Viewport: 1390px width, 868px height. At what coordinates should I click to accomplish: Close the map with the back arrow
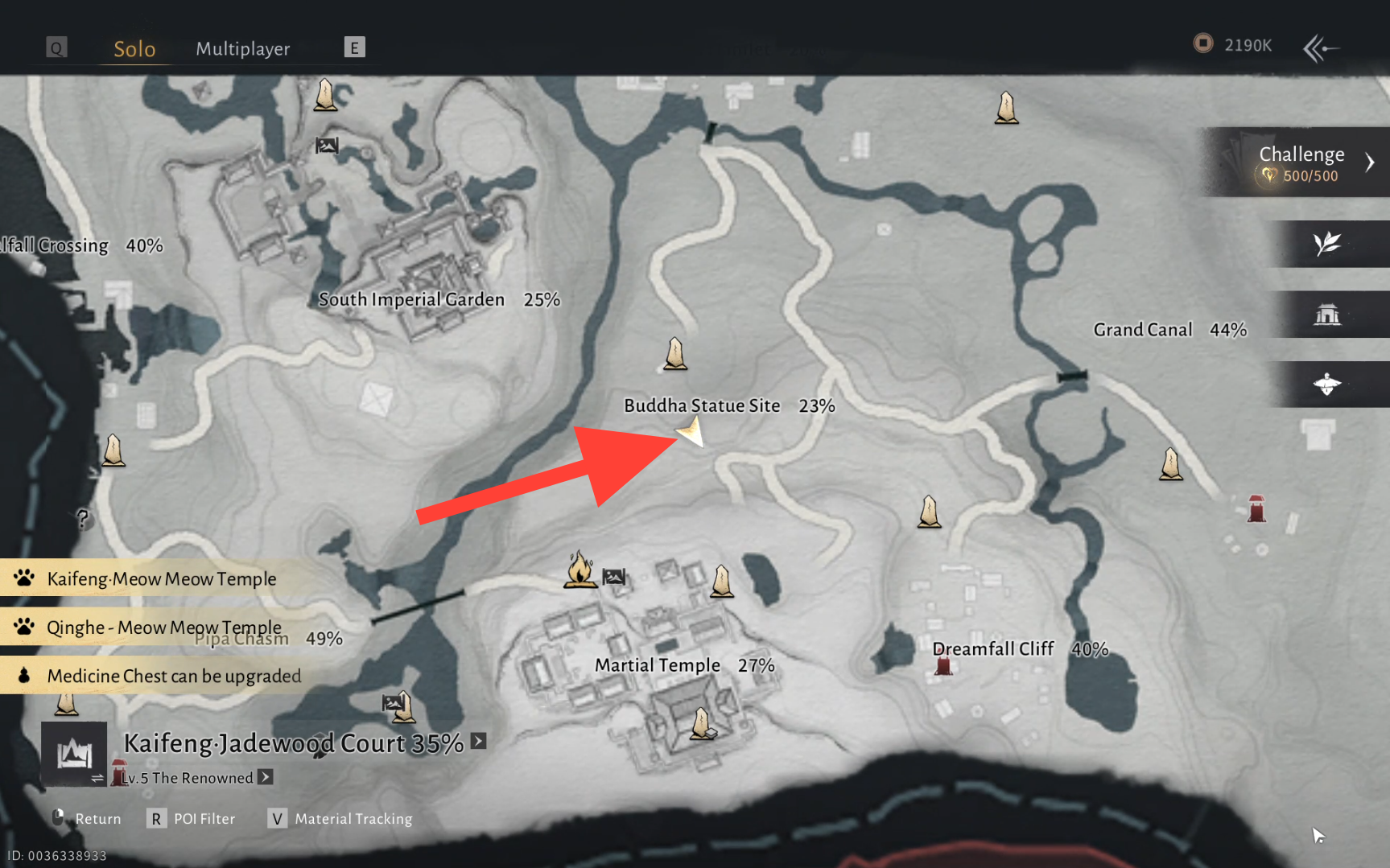[1321, 48]
